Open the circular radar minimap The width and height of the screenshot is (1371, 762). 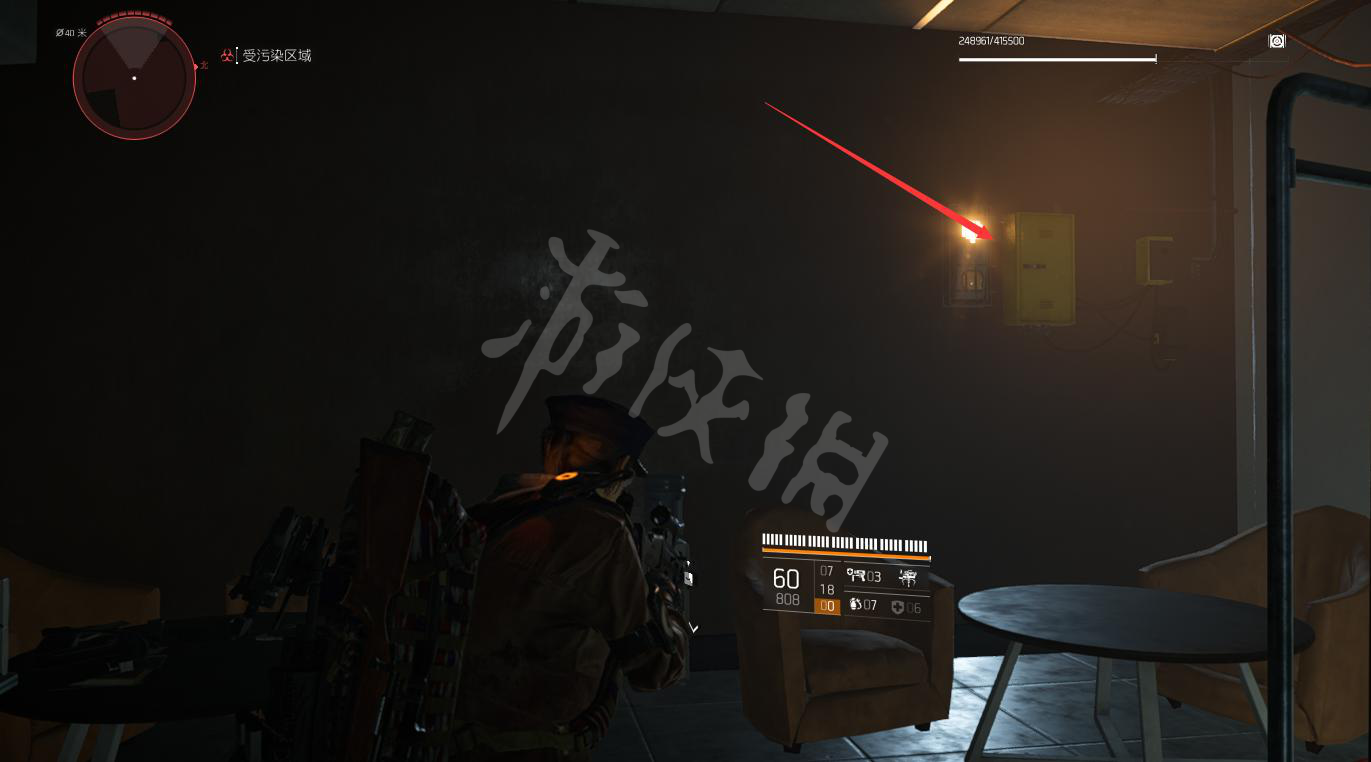pos(134,78)
